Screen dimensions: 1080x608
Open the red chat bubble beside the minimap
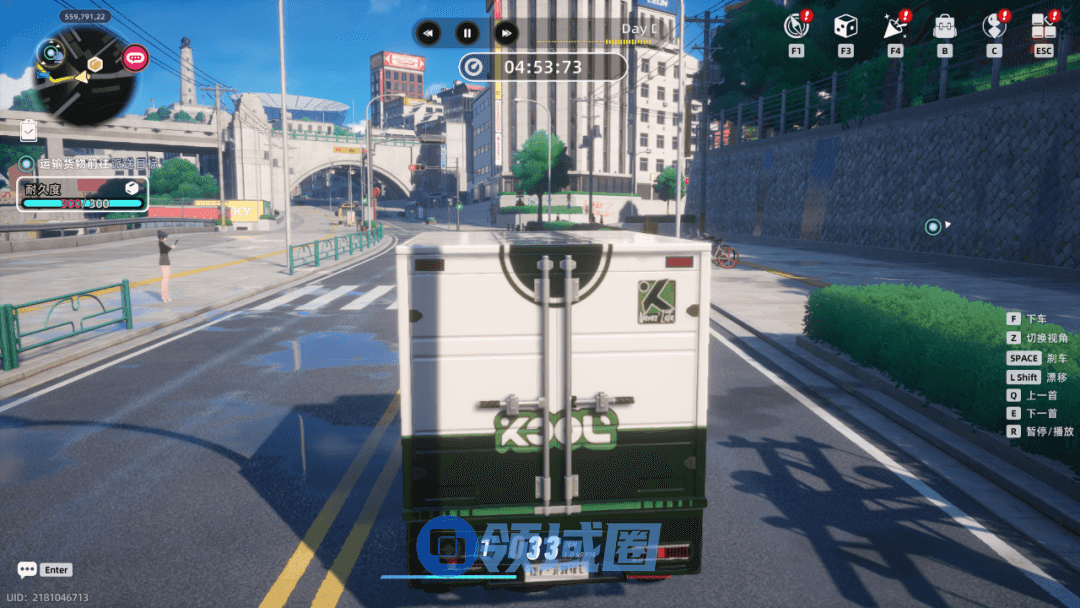(135, 58)
